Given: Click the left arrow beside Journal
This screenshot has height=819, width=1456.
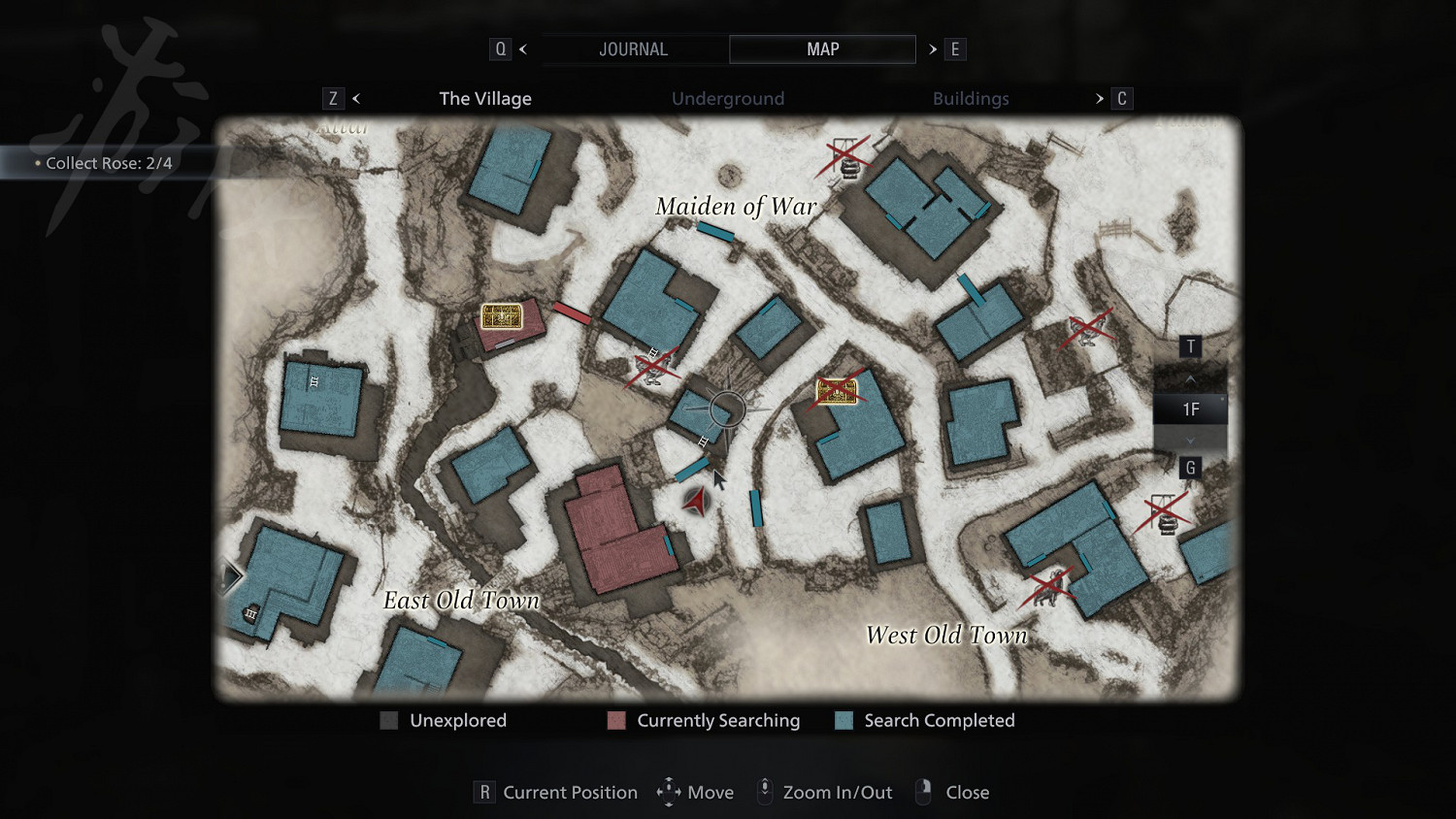Looking at the screenshot, I should point(523,49).
